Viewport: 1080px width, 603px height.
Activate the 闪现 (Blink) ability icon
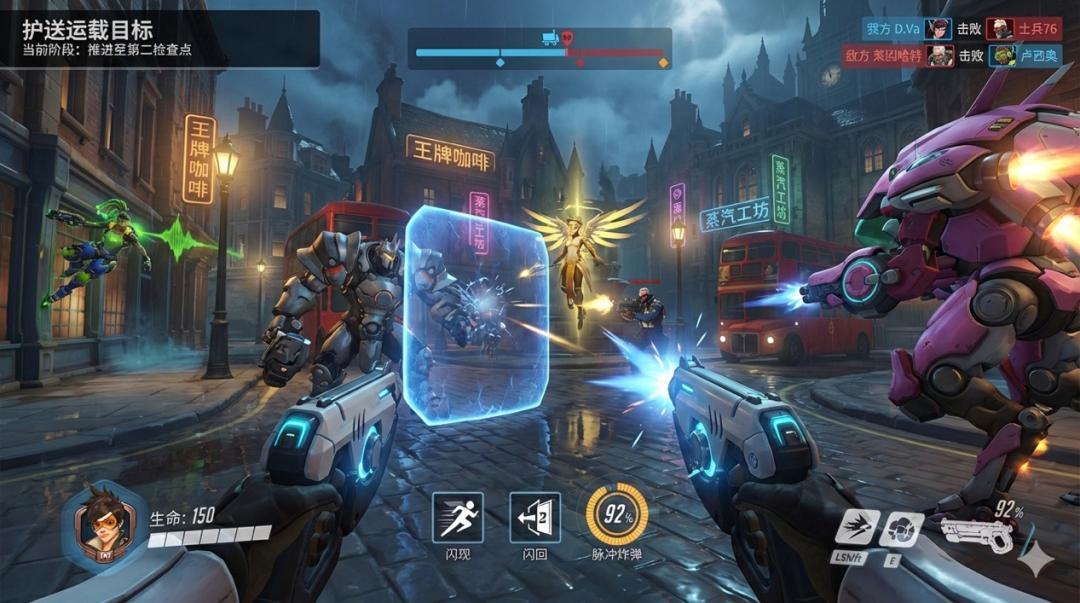click(458, 517)
